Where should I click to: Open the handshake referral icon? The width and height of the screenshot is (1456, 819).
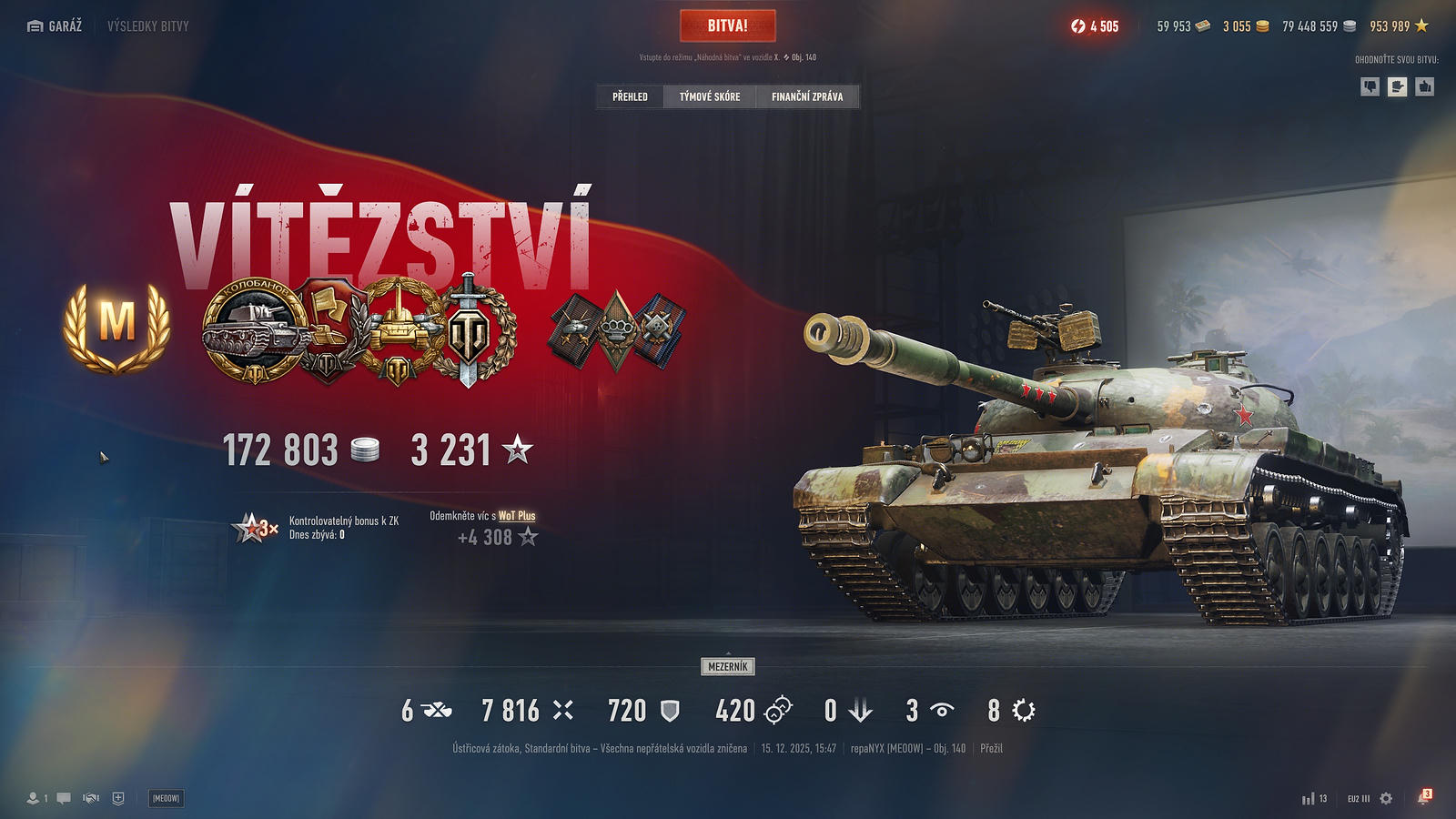pyautogui.click(x=91, y=798)
